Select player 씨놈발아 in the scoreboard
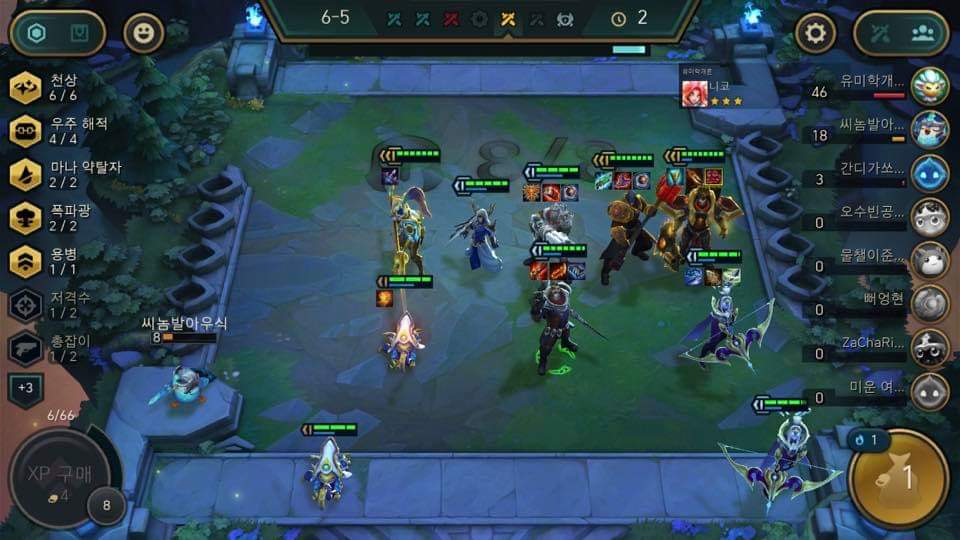Viewport: 960px width, 540px height. [929, 129]
